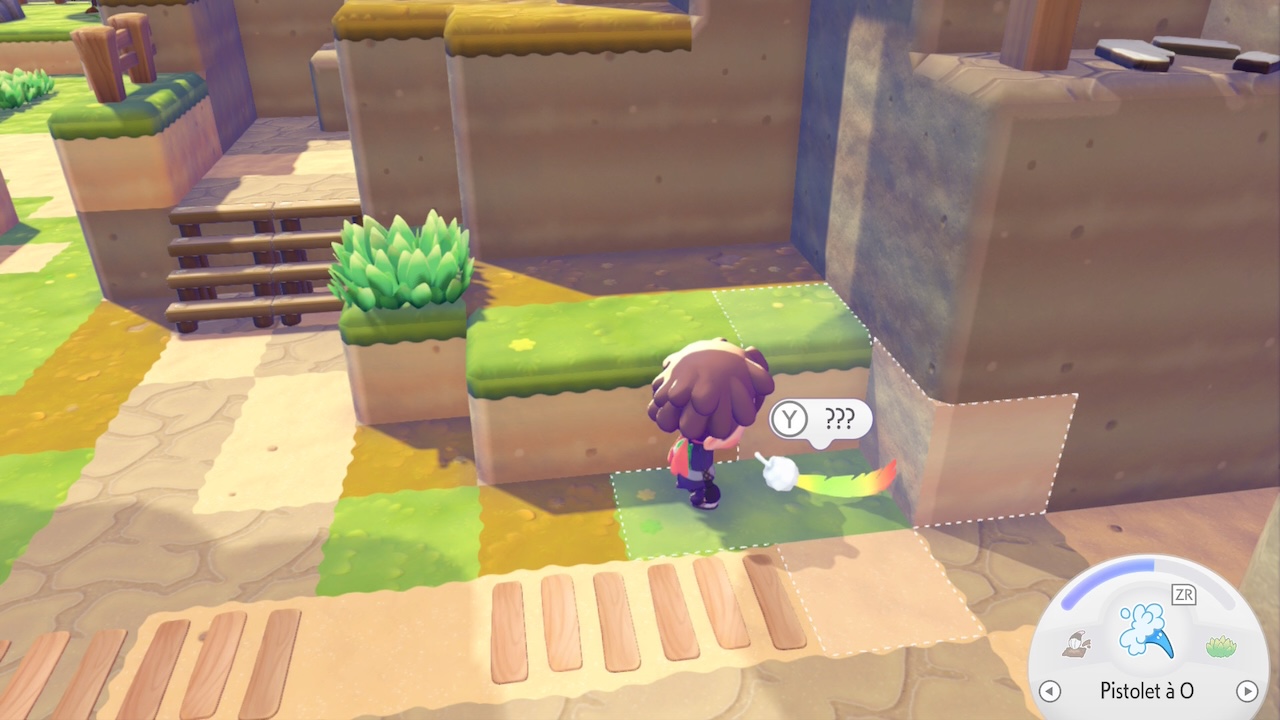Click the right arrow to cycle moves

click(x=1246, y=691)
